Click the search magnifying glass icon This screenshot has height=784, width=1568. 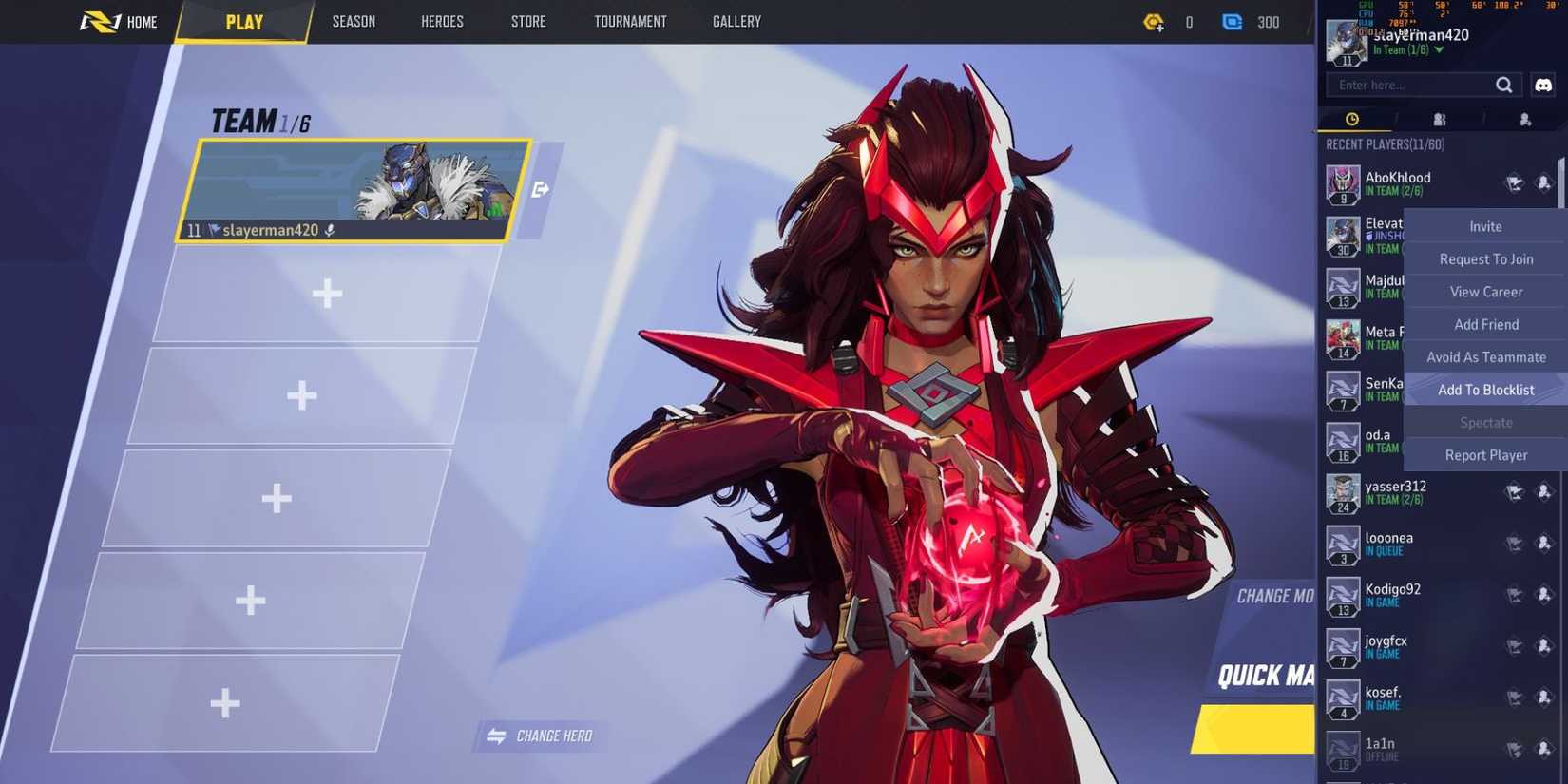1504,85
